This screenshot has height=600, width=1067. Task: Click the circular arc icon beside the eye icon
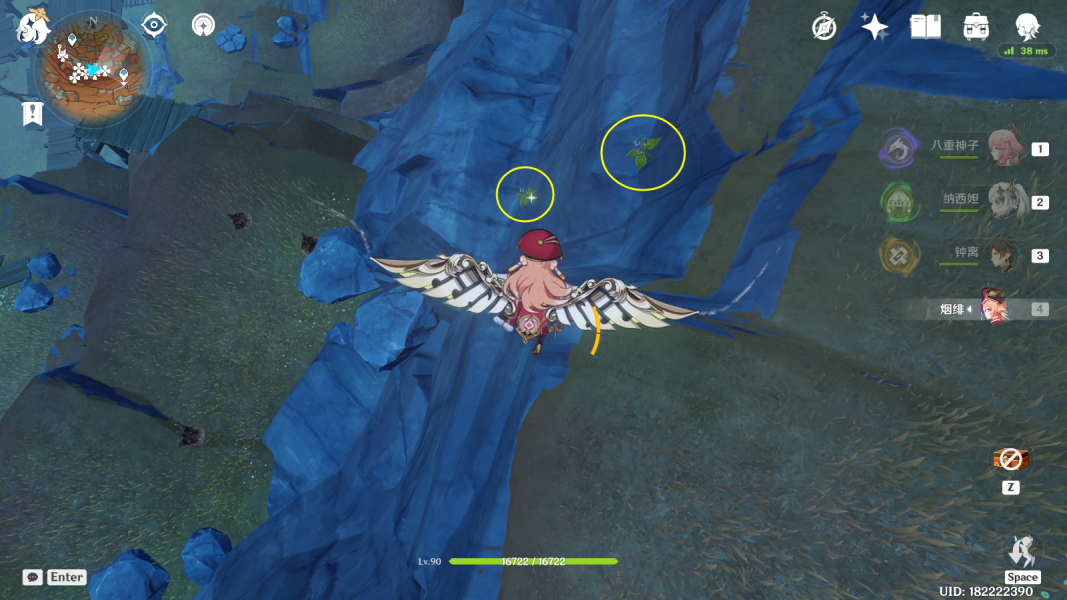click(204, 25)
